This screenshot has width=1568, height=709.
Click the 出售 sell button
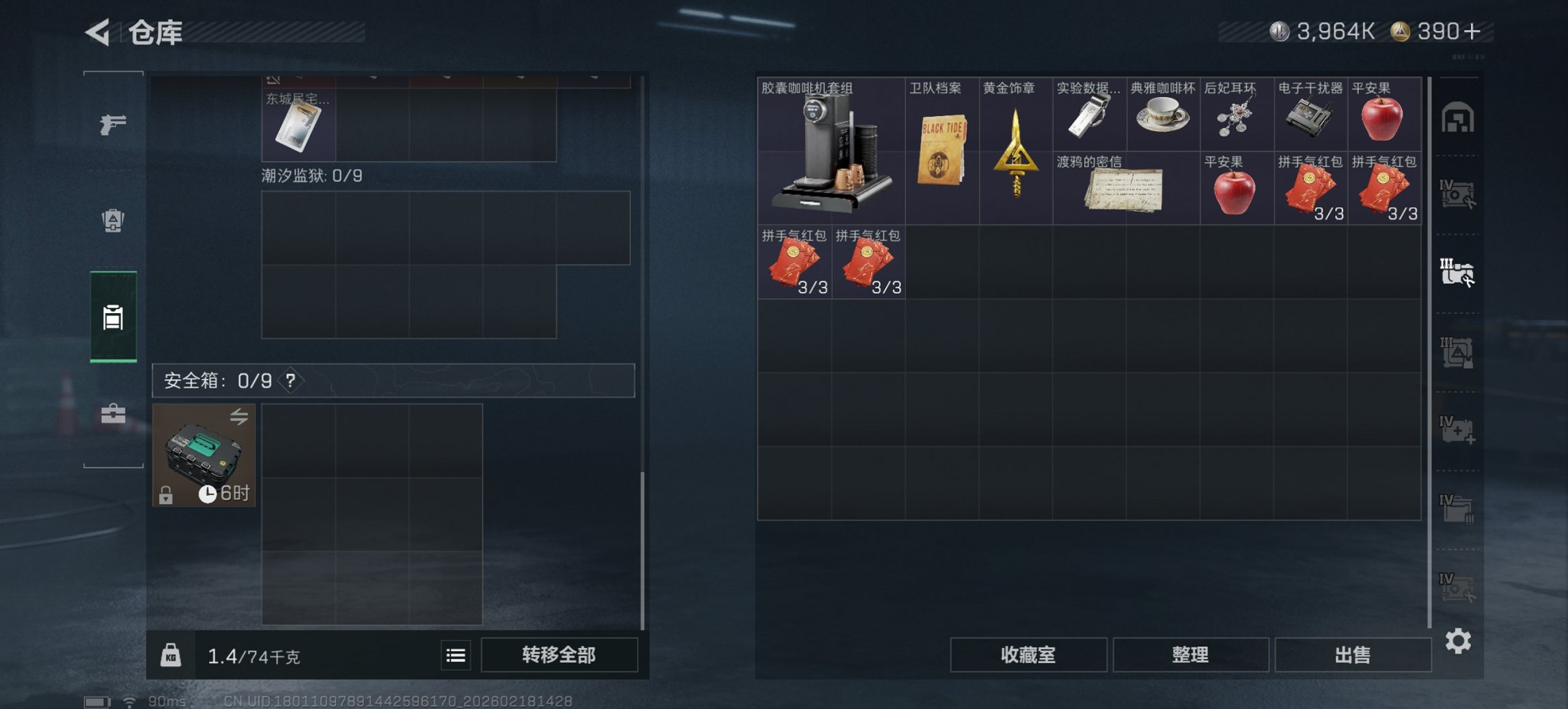1352,654
